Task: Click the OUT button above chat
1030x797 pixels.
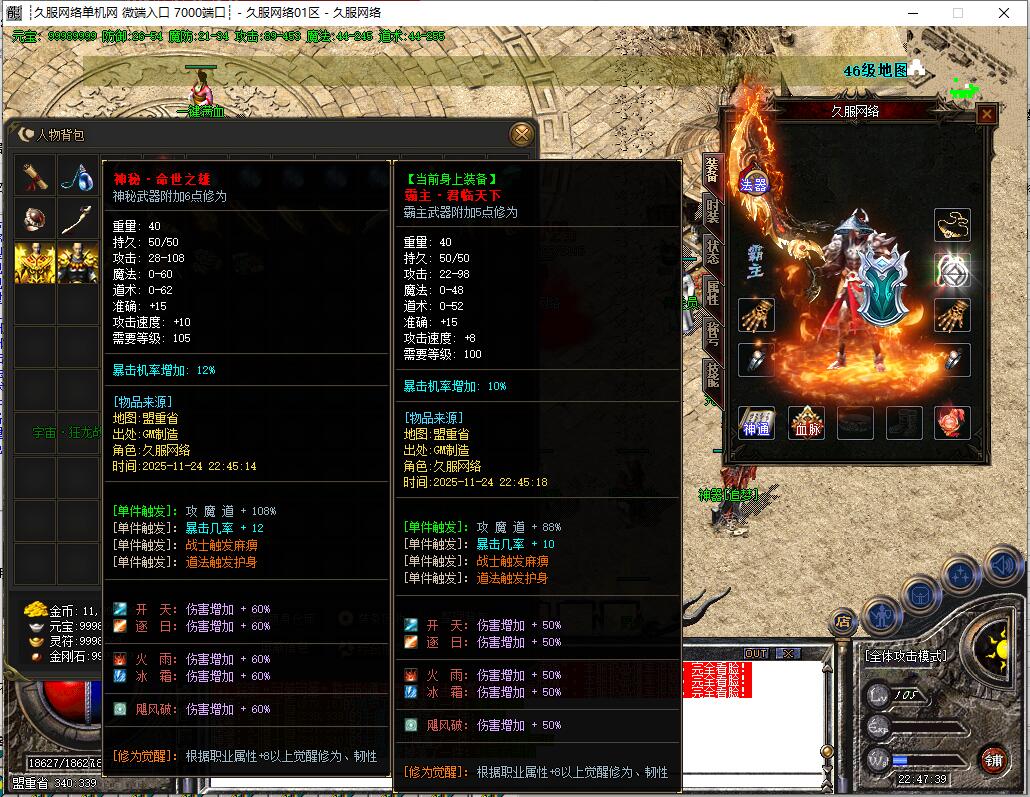Action: pos(756,654)
